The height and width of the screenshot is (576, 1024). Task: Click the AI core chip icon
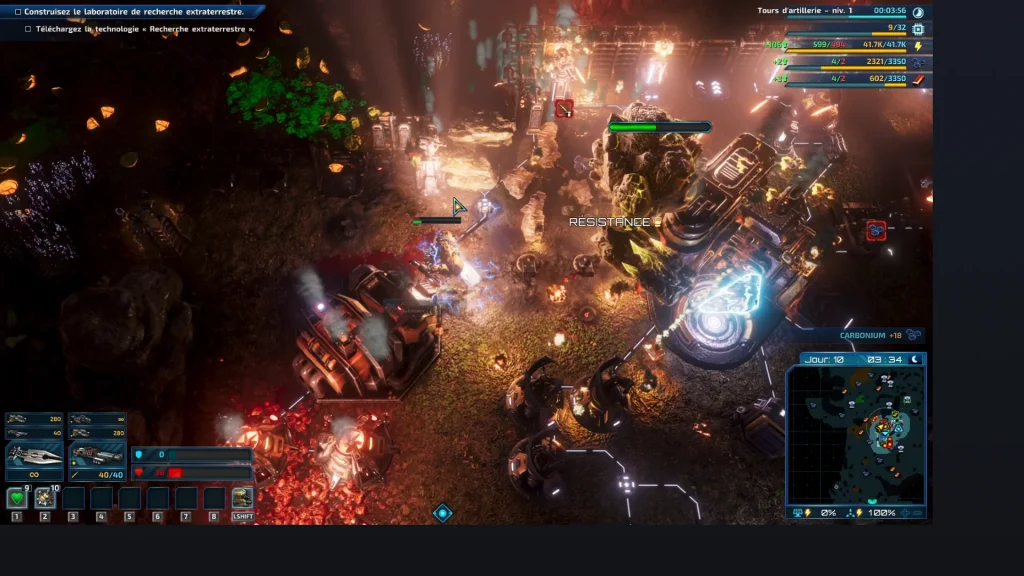(x=918, y=29)
